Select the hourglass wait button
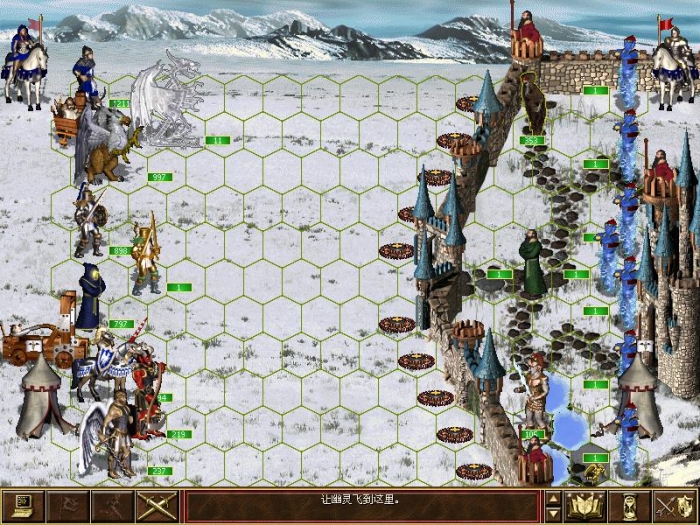The height and width of the screenshot is (525, 700). click(x=630, y=505)
